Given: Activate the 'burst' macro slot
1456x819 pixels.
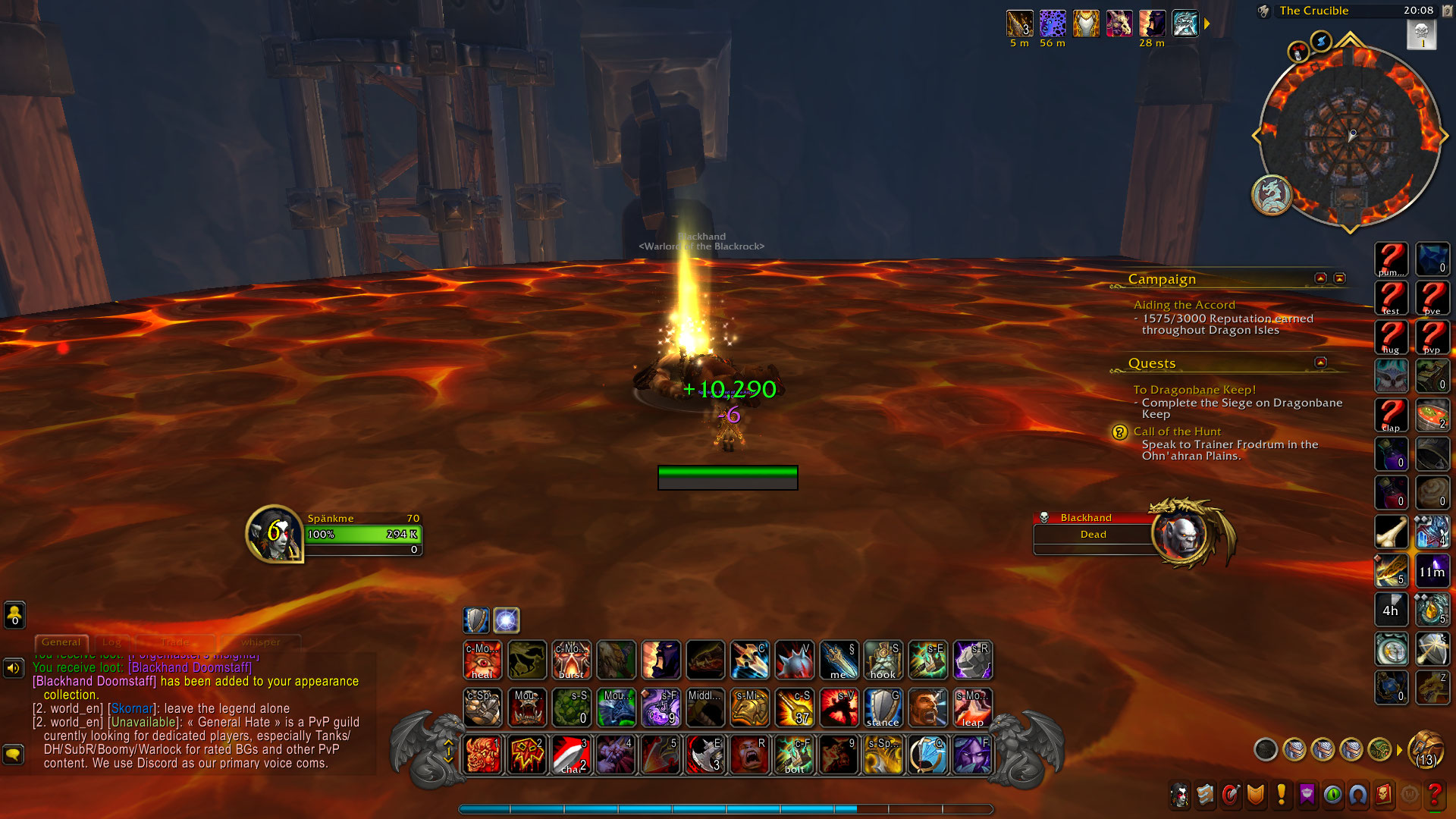Looking at the screenshot, I should point(571,660).
